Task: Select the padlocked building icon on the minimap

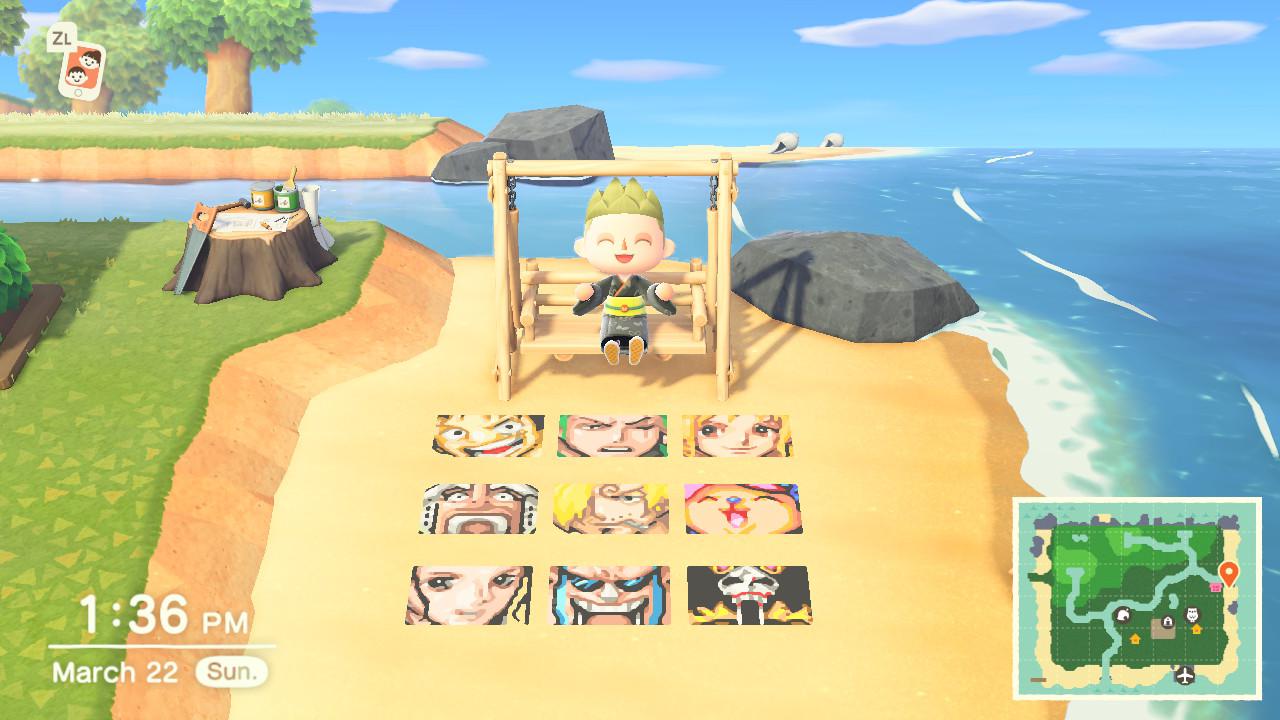Action: (1167, 620)
